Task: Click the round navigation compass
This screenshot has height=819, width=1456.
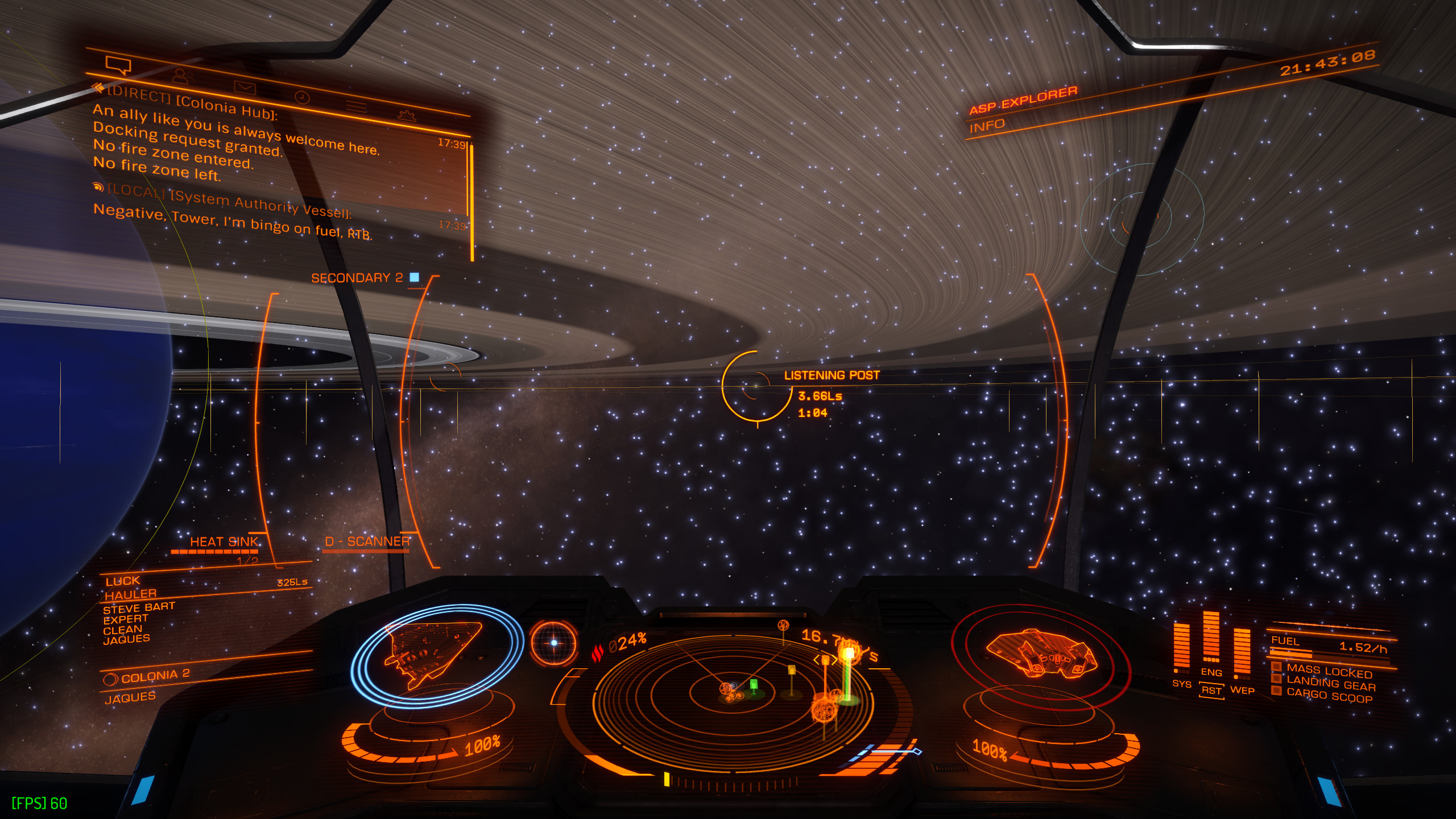Action: click(553, 643)
